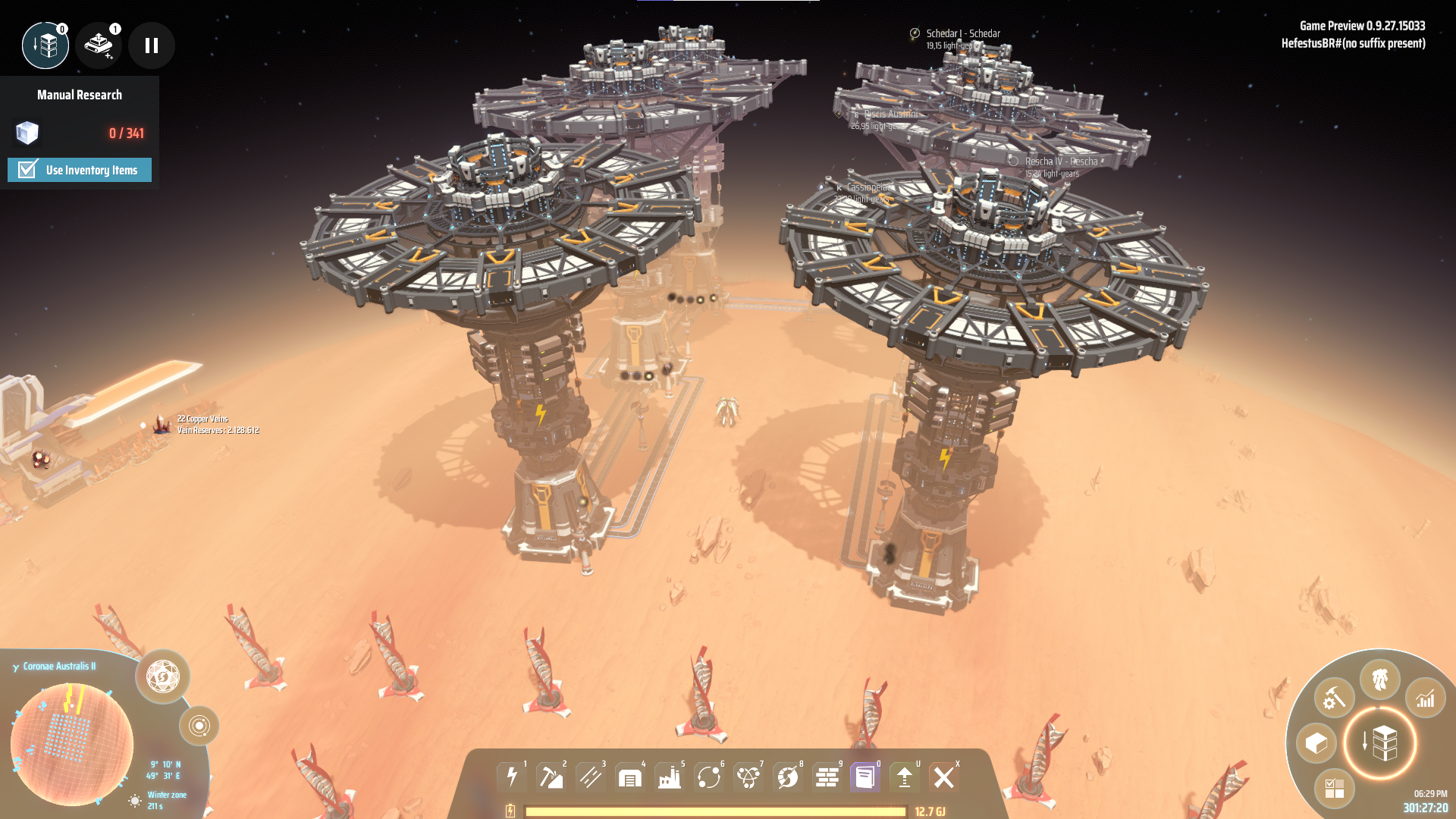Click the planet minimap globe

pos(72,743)
